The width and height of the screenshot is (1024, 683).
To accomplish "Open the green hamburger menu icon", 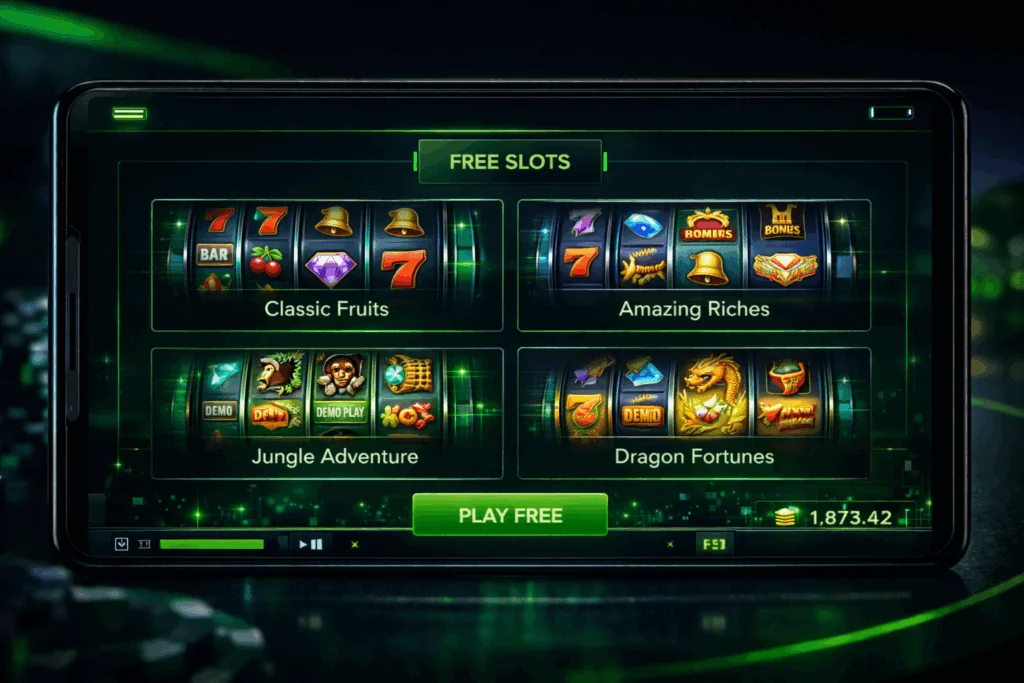I will [x=129, y=113].
